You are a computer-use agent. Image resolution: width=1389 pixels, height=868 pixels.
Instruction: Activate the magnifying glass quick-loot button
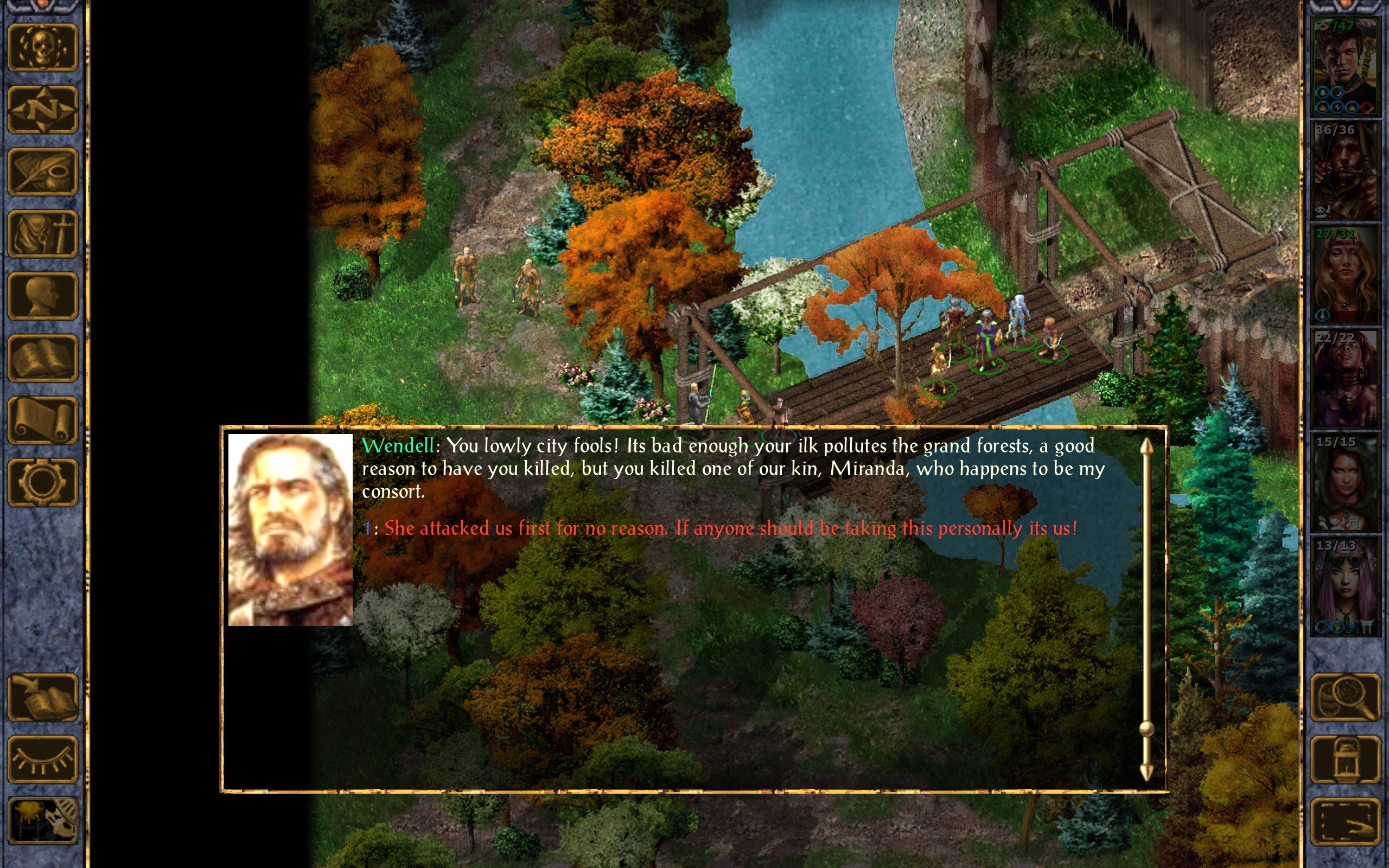[1345, 697]
